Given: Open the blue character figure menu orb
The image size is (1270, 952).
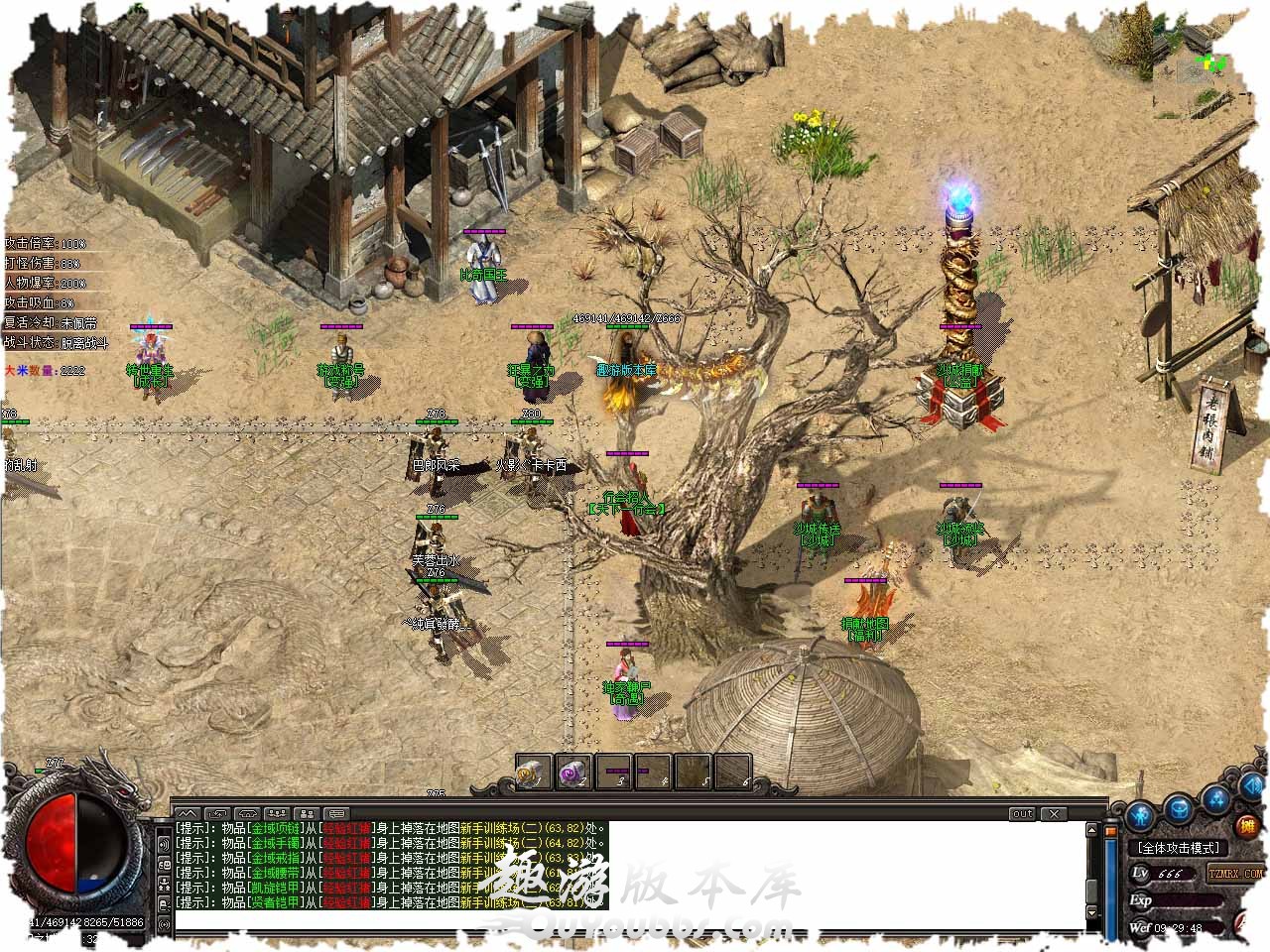Looking at the screenshot, I should (1141, 816).
